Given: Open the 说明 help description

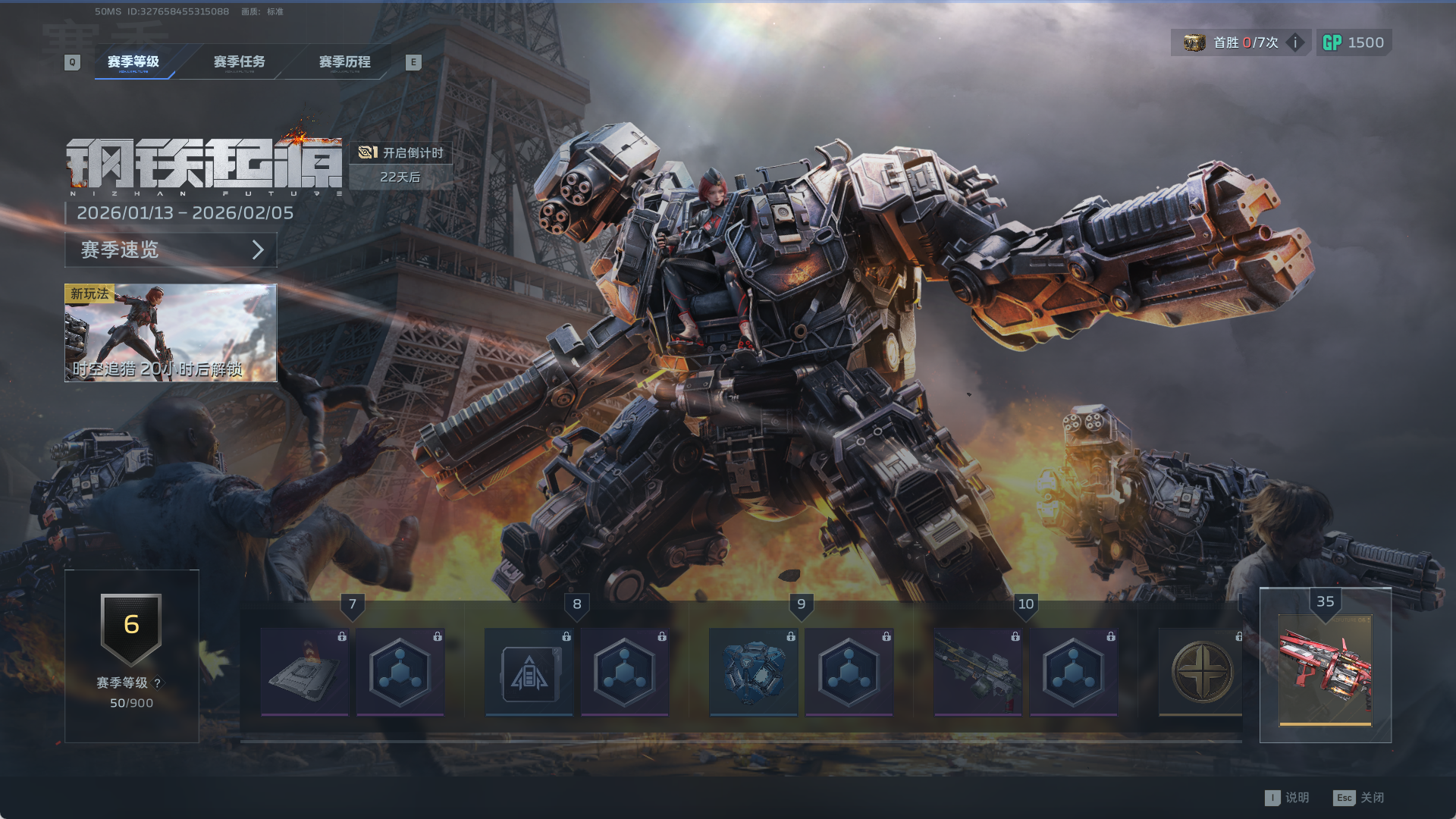Looking at the screenshot, I should (1288, 798).
